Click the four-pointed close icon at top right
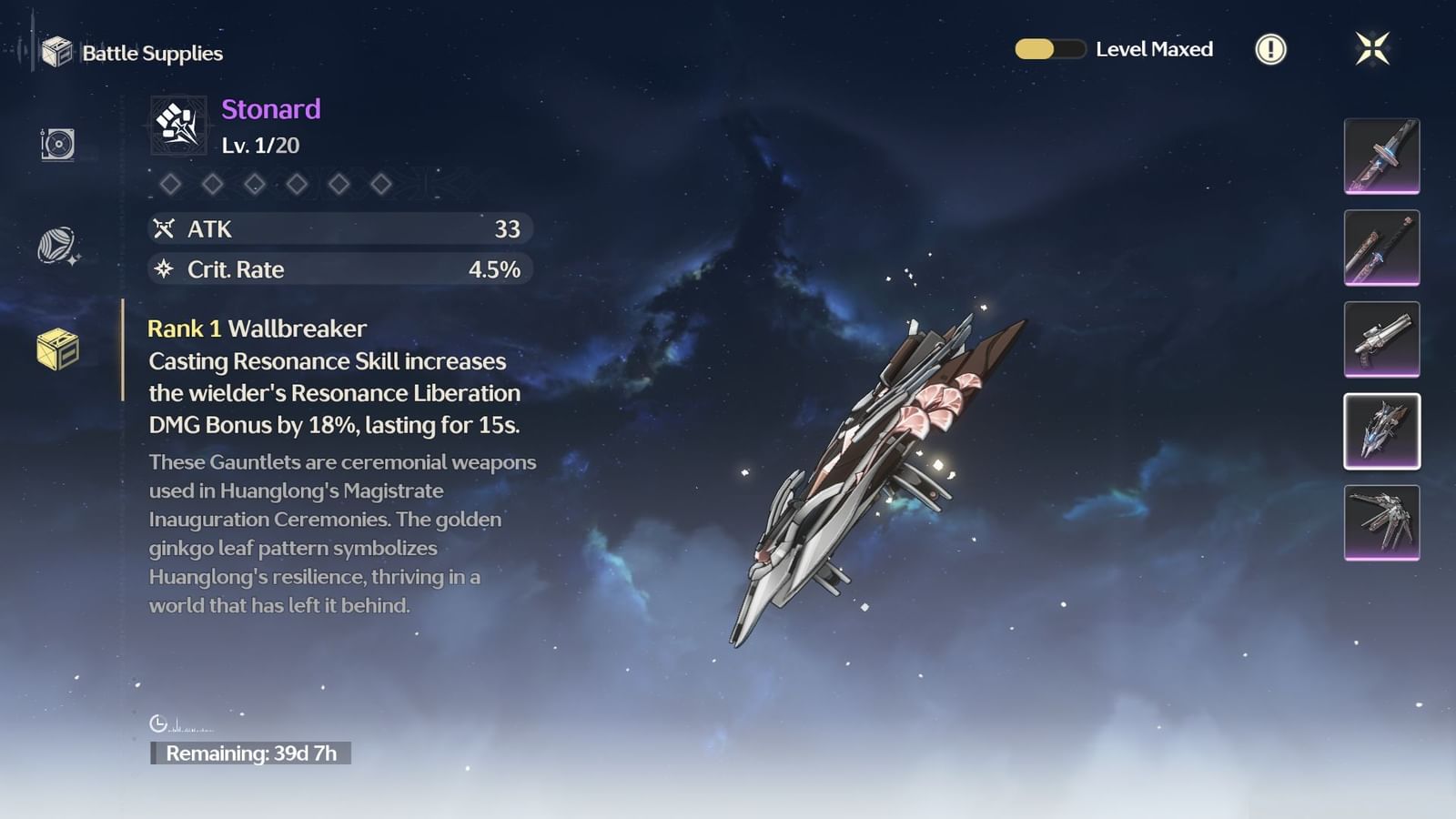Screen dimensions: 1456x819 point(1370,48)
